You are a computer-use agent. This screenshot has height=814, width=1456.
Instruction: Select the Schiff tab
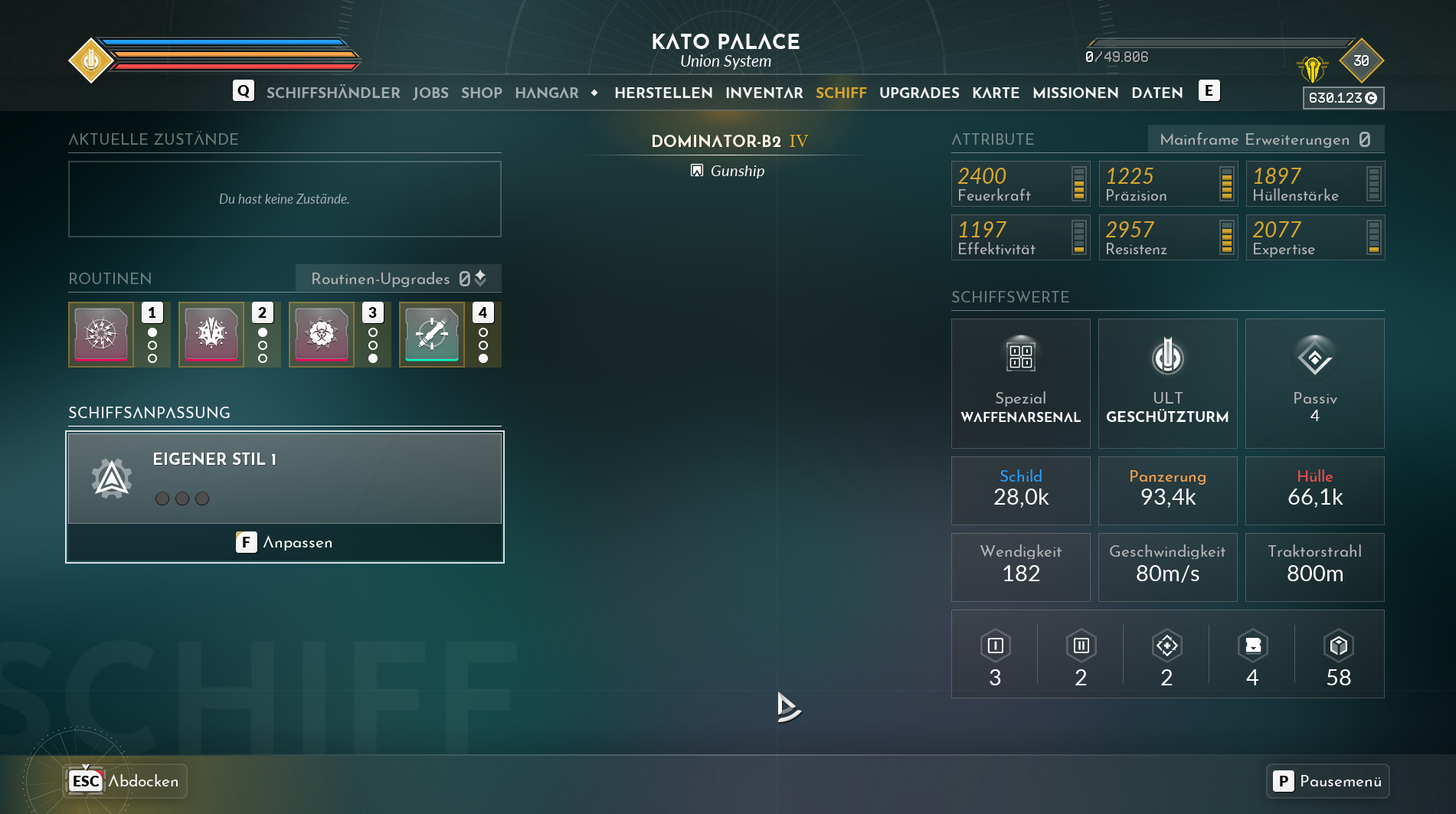pyautogui.click(x=840, y=93)
